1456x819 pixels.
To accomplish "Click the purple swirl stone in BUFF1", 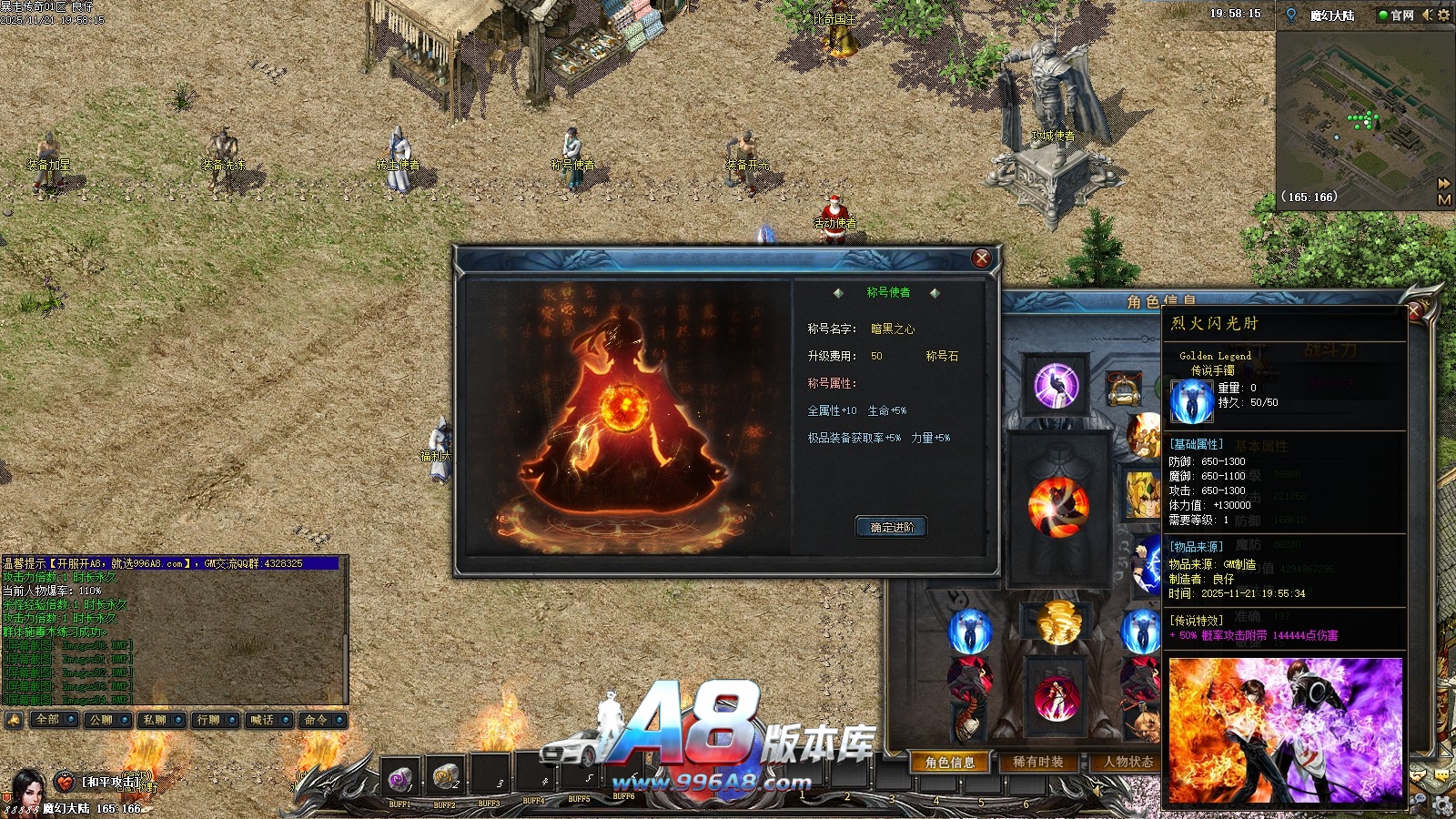I will pyautogui.click(x=399, y=778).
